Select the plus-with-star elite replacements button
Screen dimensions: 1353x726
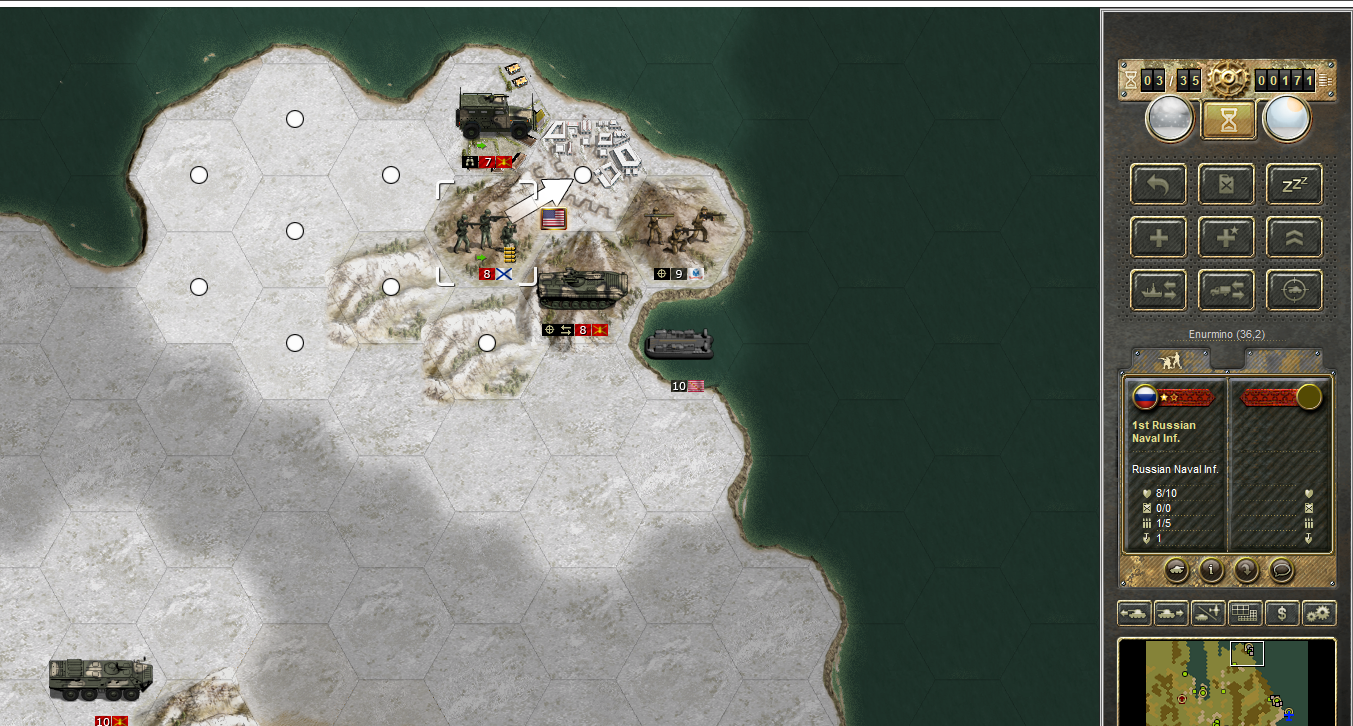click(1226, 237)
